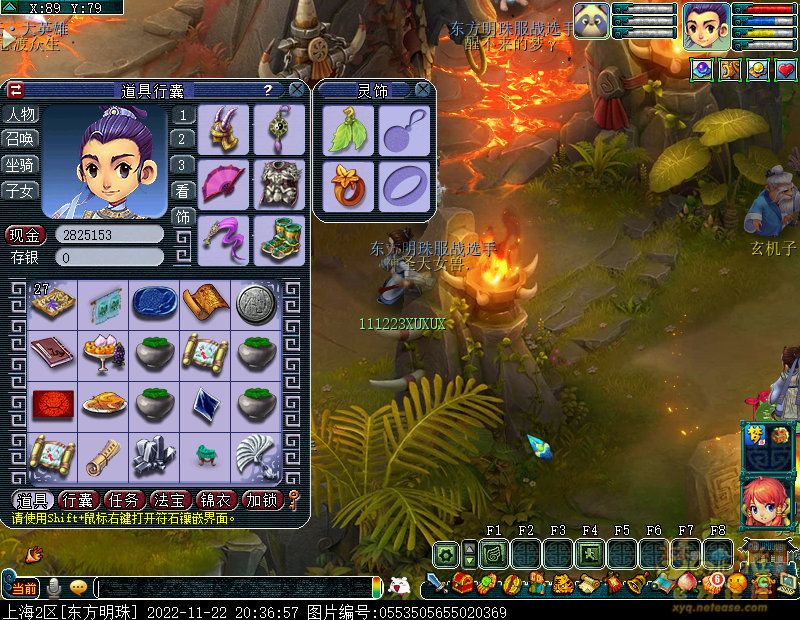Screen dimensions: 800x620
Task: Select the 坐骑 mount tab
Action: (20, 164)
